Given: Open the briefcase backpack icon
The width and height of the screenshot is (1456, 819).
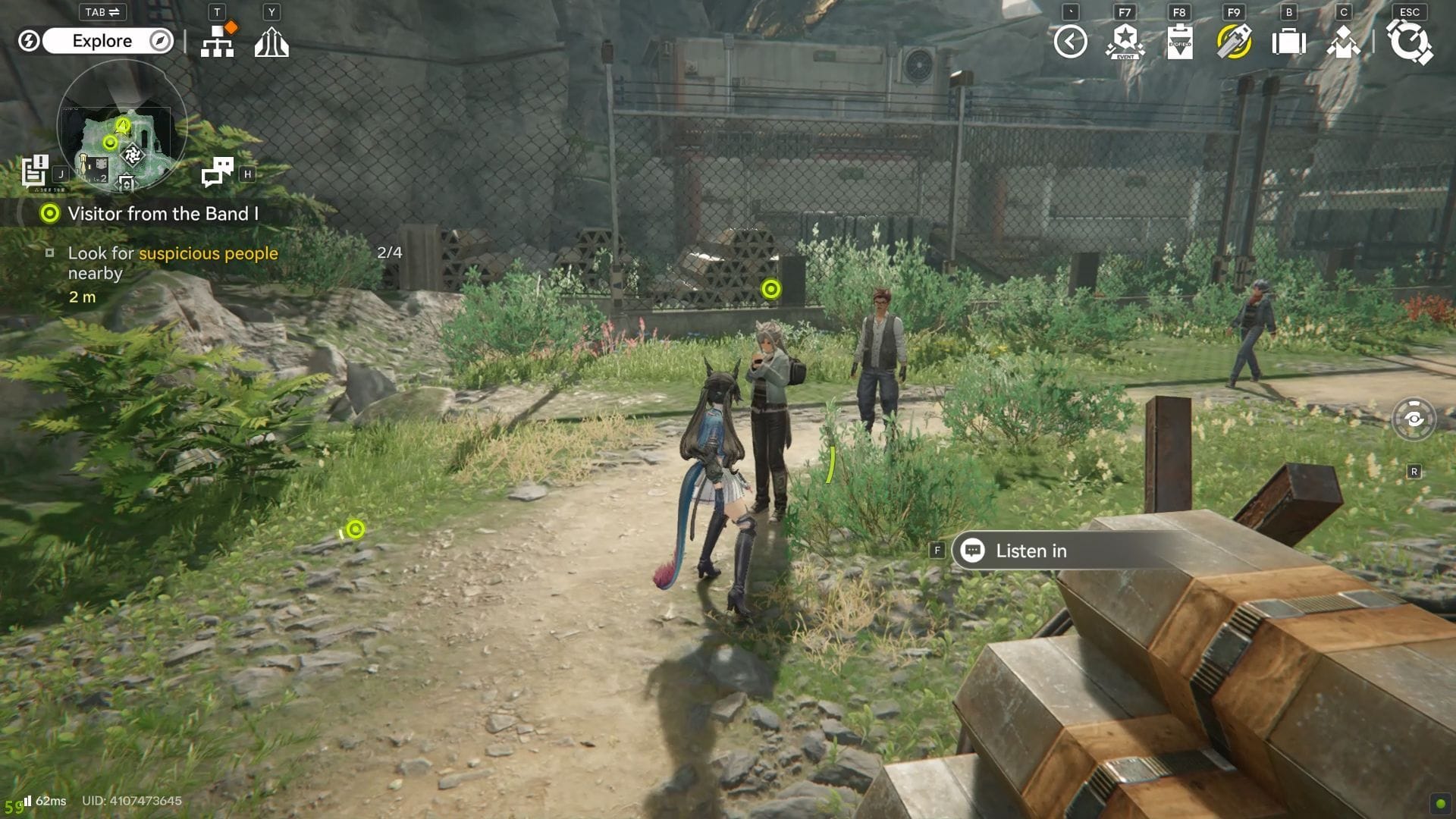Looking at the screenshot, I should click(1288, 42).
